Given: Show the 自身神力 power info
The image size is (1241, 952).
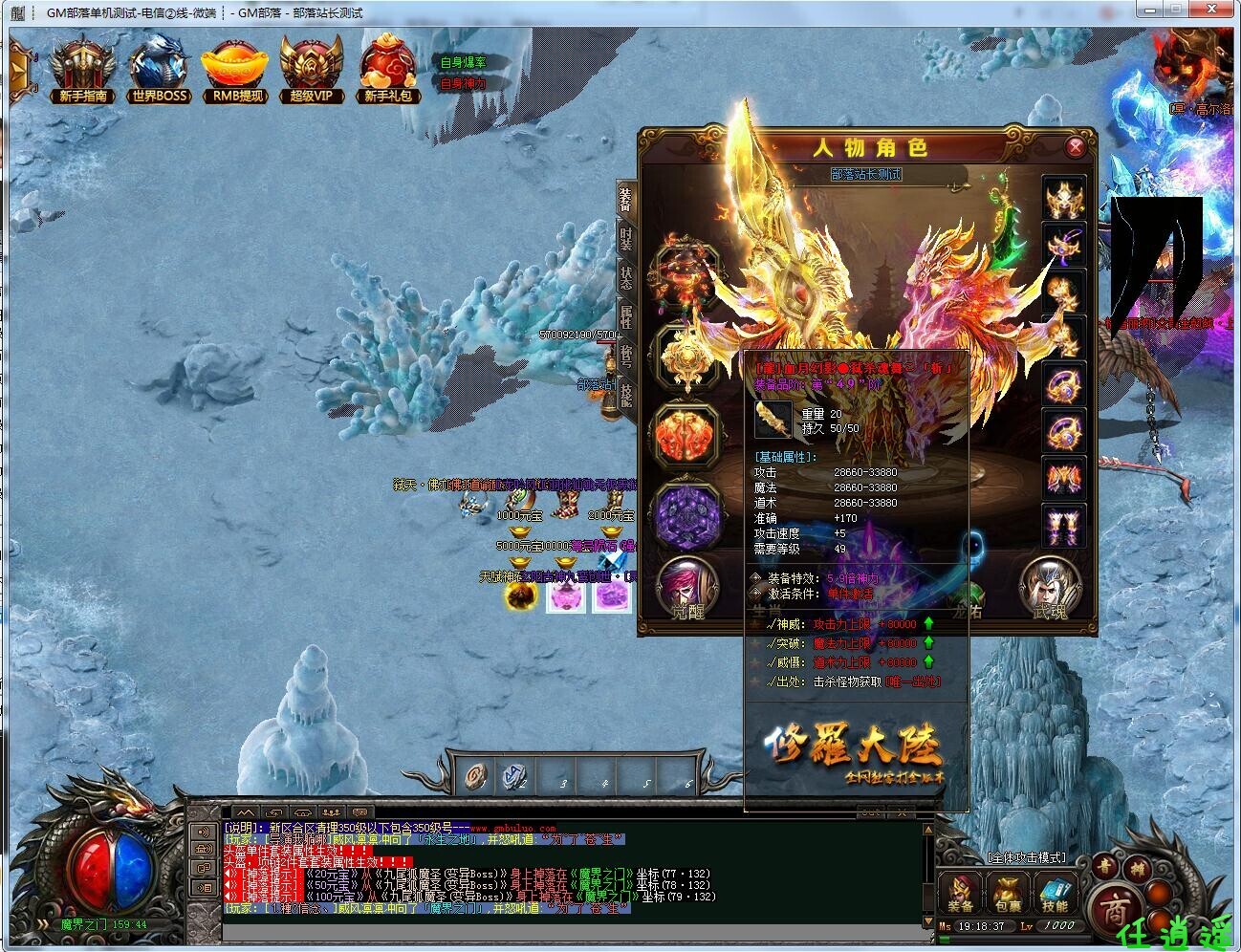Looking at the screenshot, I should coord(464,83).
